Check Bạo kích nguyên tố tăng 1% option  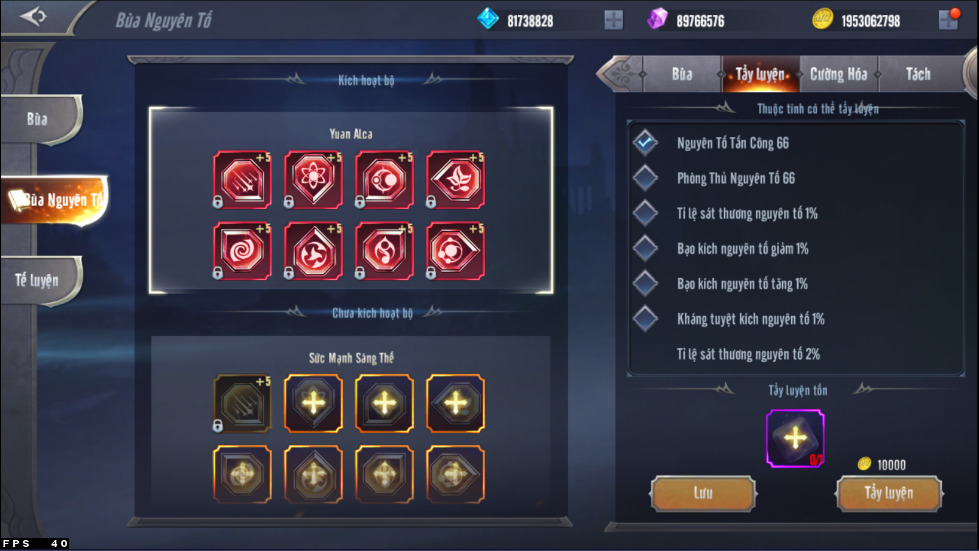point(646,284)
